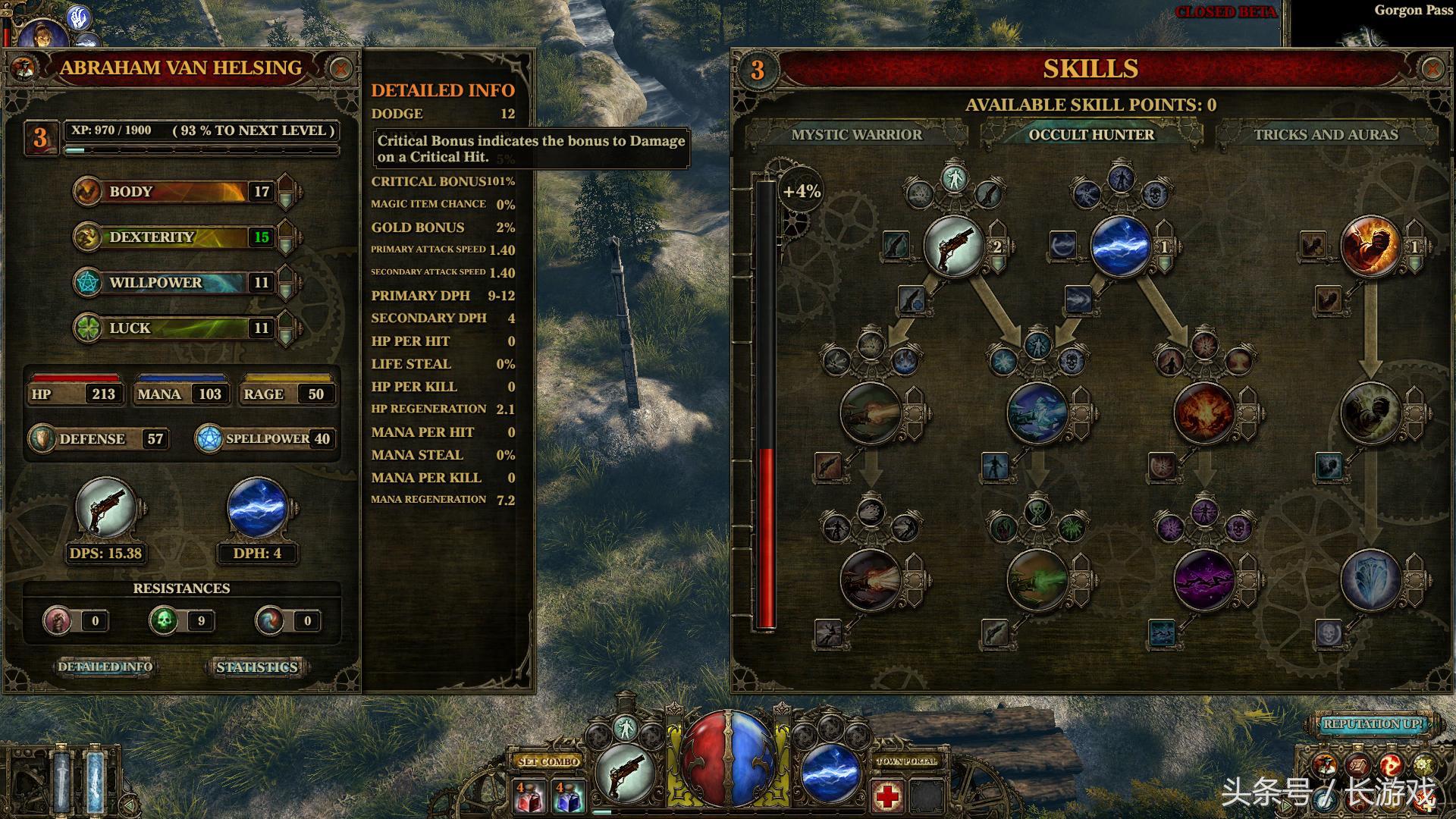Choose the green beam gun skill

[x=1037, y=580]
